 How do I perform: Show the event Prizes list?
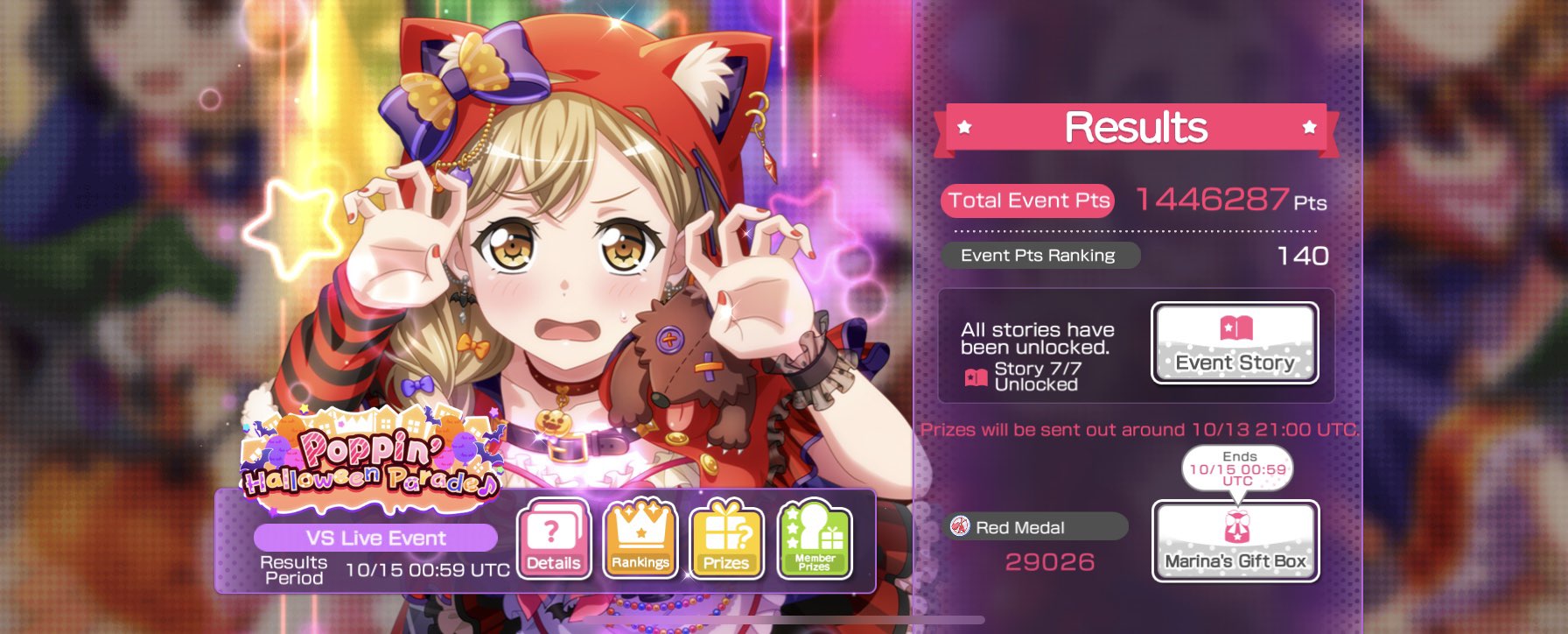pyautogui.click(x=726, y=540)
